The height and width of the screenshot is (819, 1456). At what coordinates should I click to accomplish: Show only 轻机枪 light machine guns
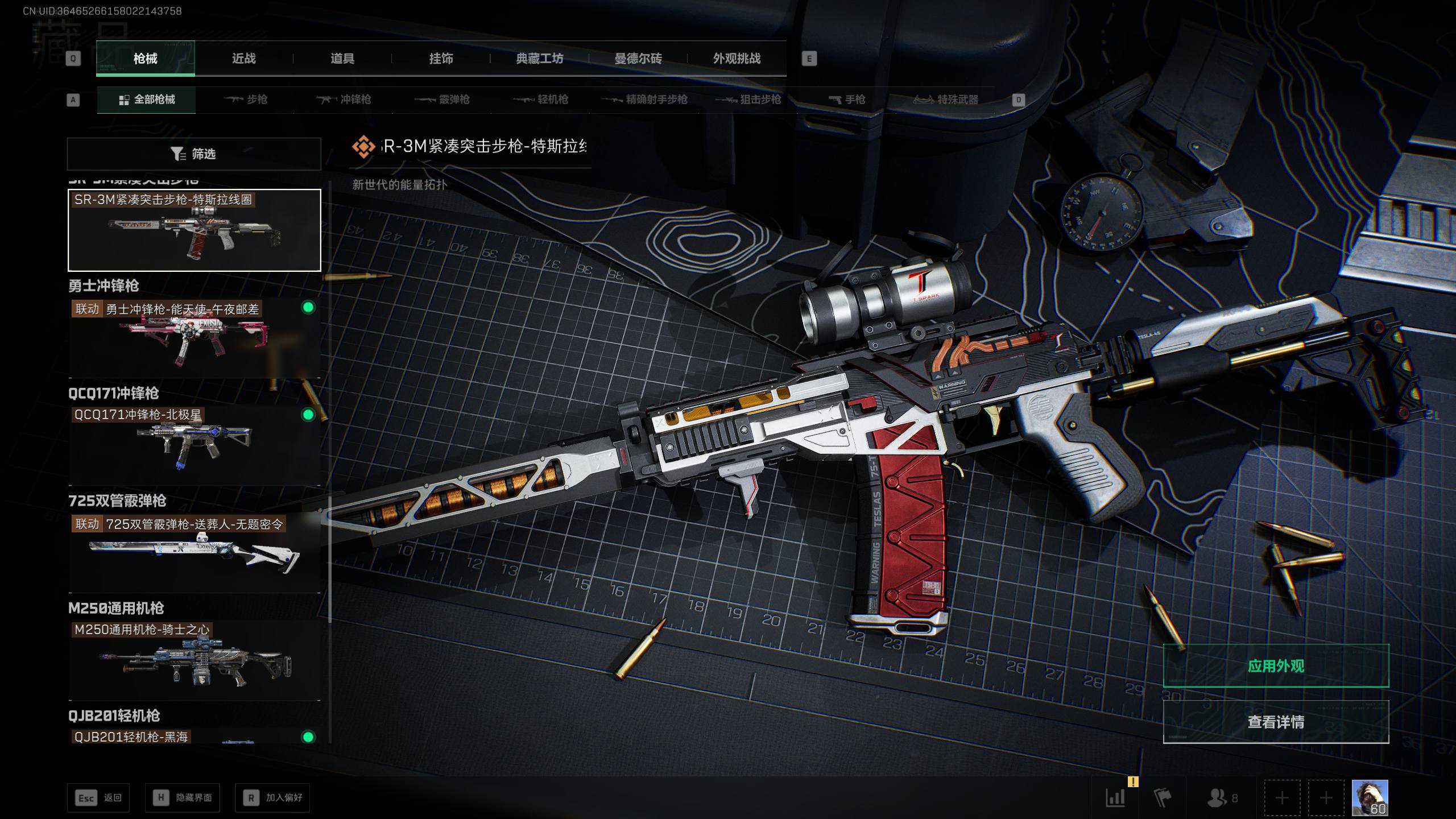[x=541, y=100]
